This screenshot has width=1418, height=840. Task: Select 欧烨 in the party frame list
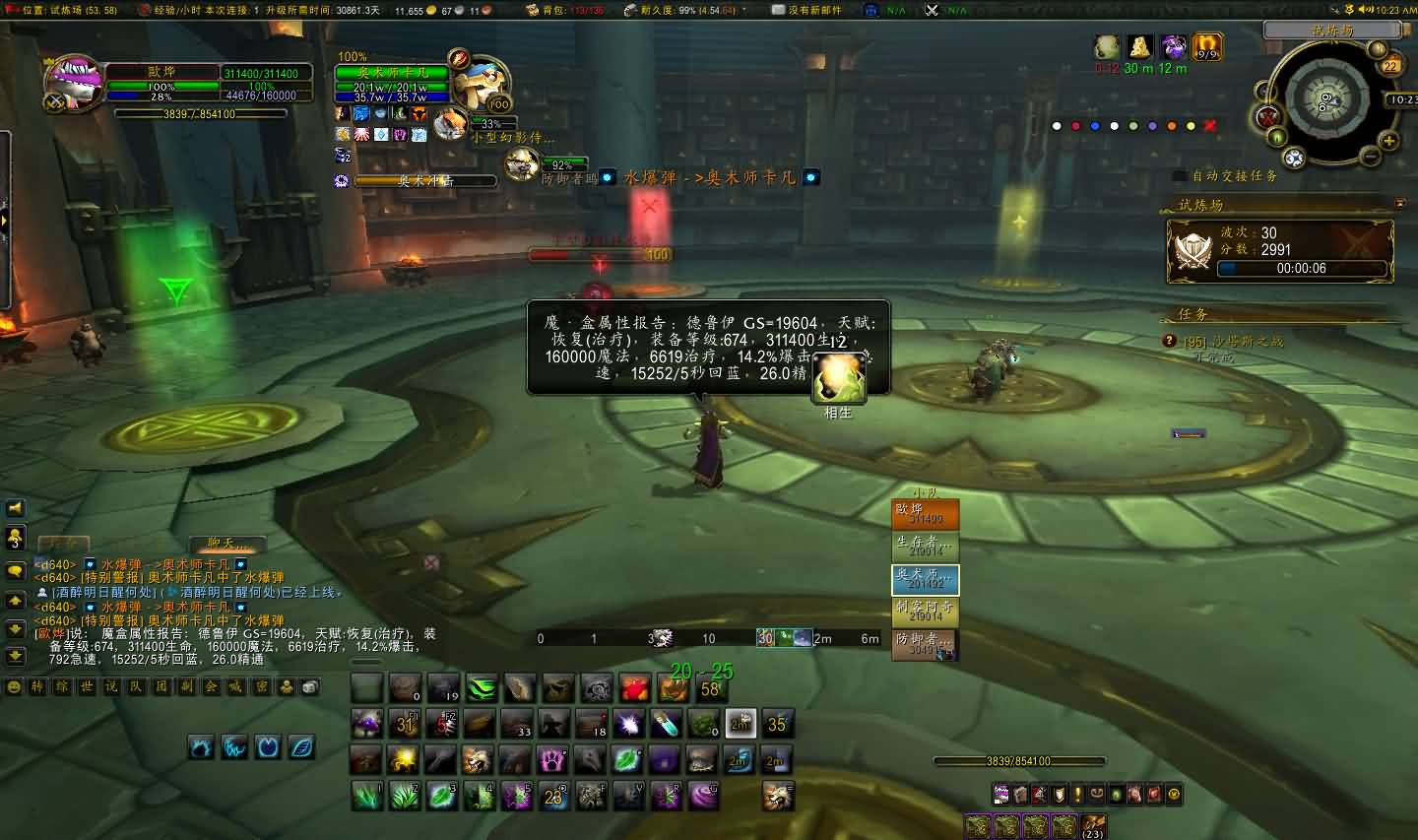[926, 514]
